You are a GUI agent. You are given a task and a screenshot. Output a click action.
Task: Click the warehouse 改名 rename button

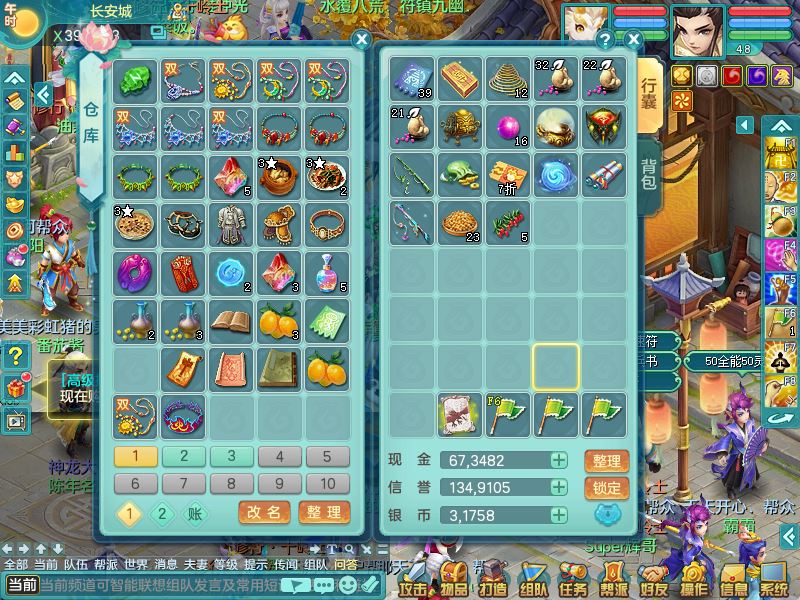tap(264, 512)
